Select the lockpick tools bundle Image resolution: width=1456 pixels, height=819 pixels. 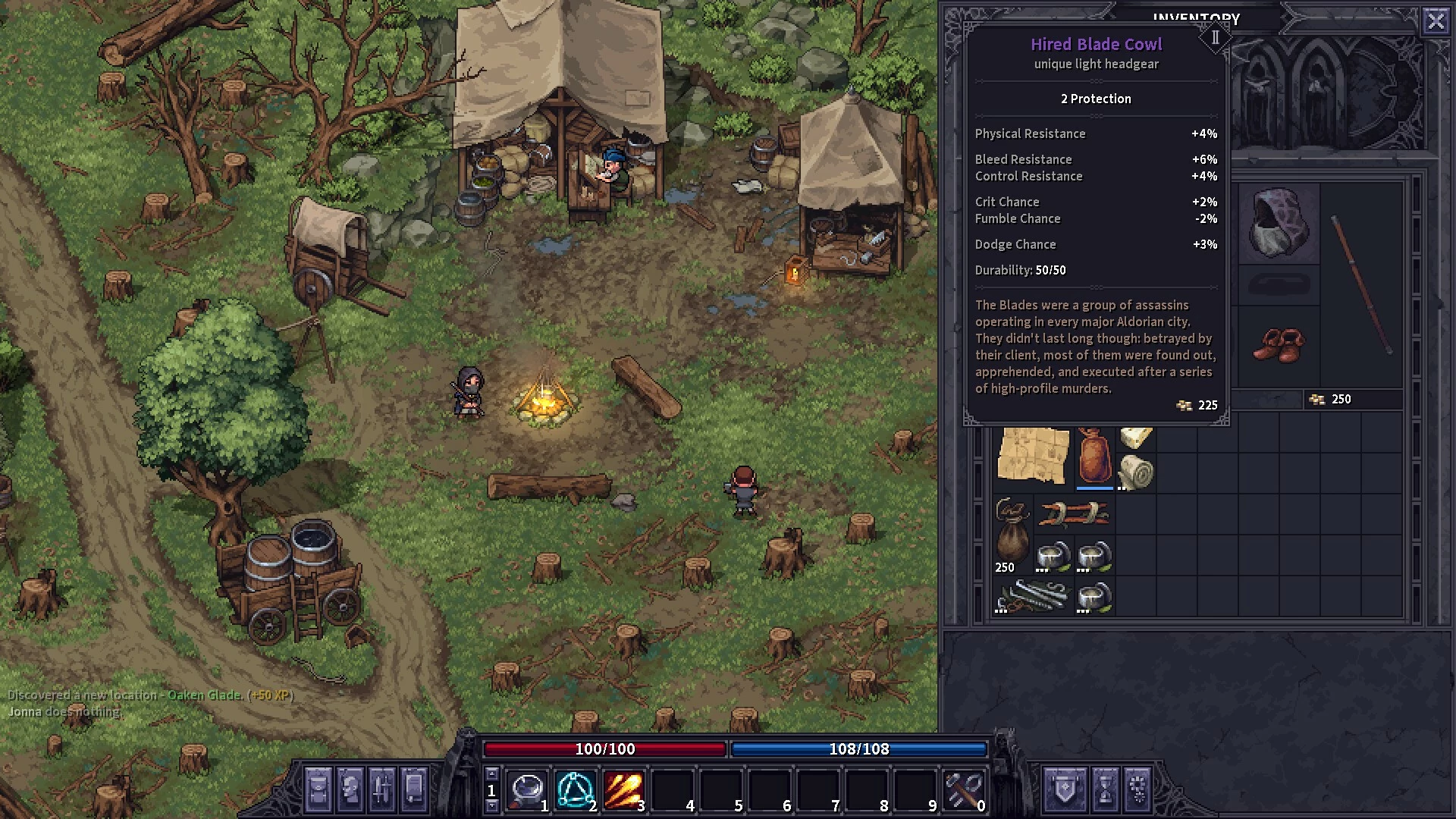(x=1033, y=596)
